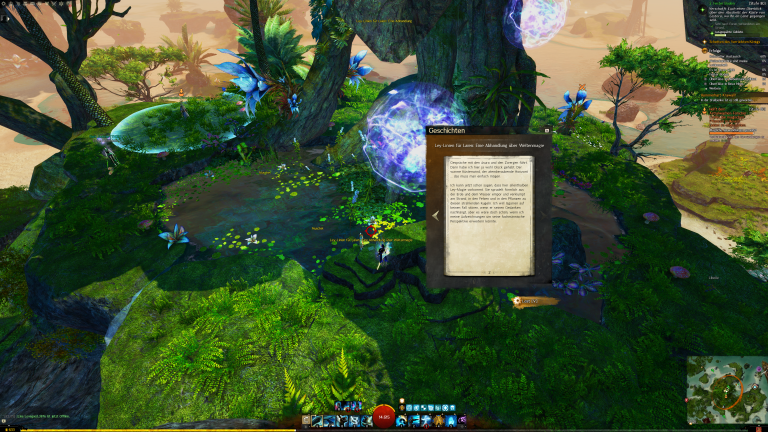
Task: Close the Geschichten book window
Action: tap(546, 130)
